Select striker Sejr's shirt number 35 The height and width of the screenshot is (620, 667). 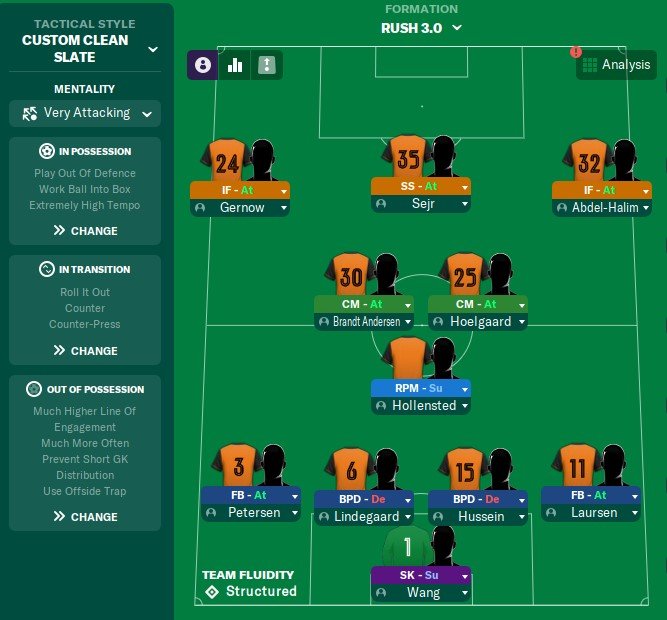[407, 160]
